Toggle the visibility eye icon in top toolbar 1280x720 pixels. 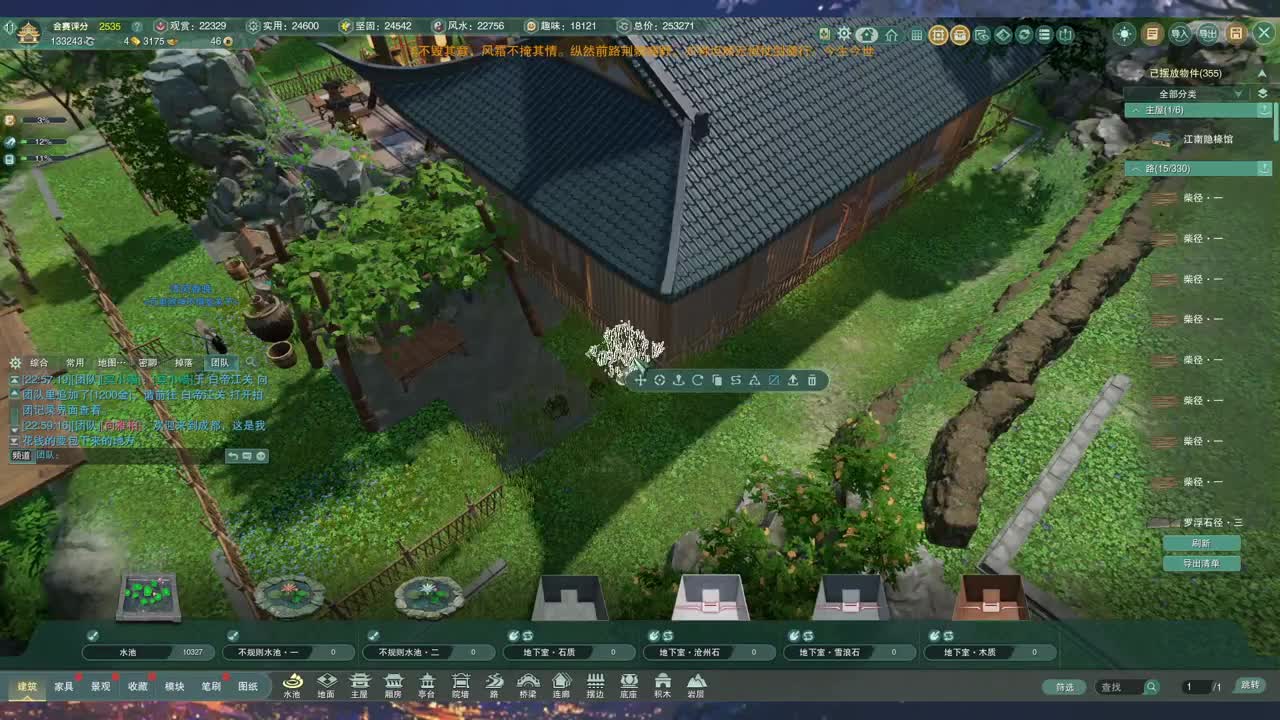(x=985, y=33)
